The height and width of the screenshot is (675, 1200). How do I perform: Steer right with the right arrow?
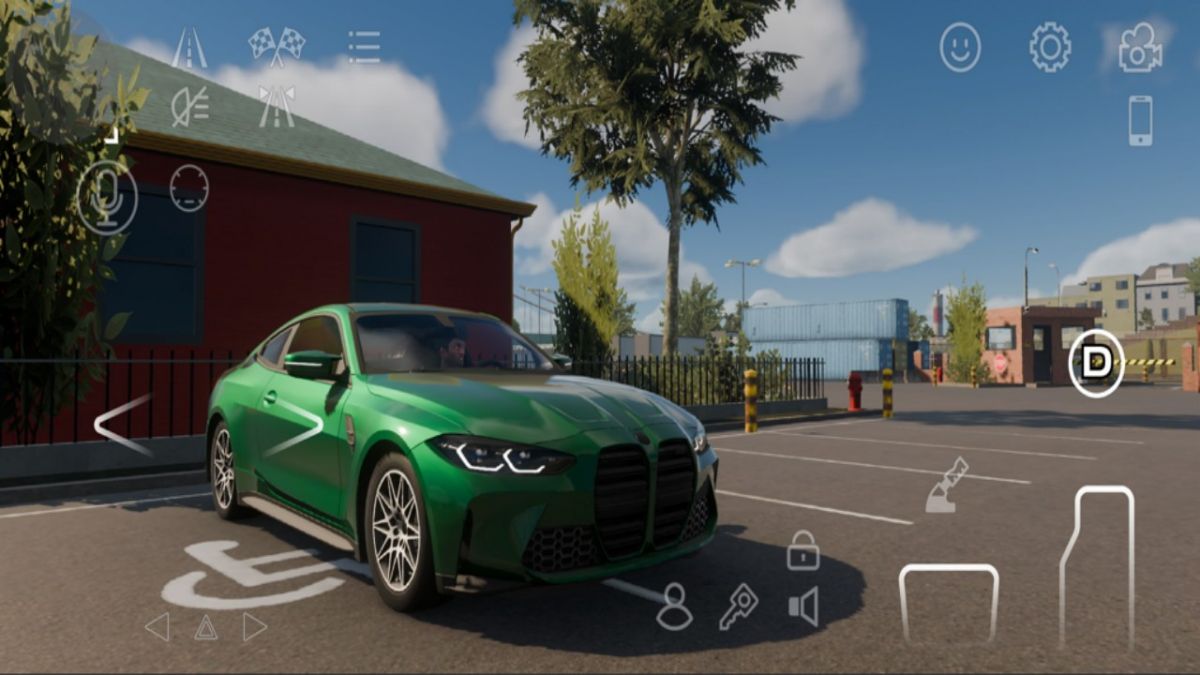click(295, 427)
